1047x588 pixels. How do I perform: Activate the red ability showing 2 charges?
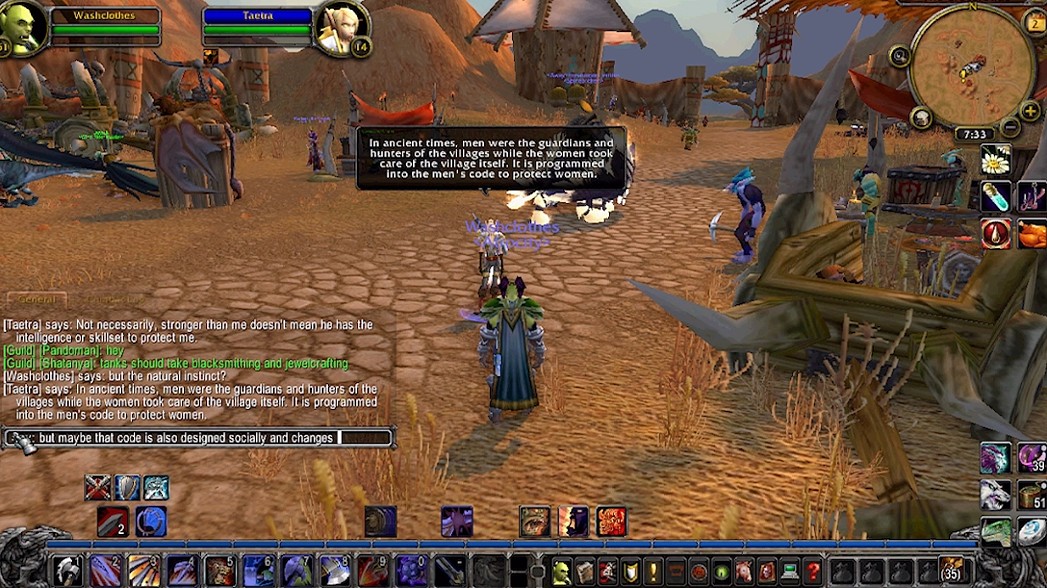point(112,522)
